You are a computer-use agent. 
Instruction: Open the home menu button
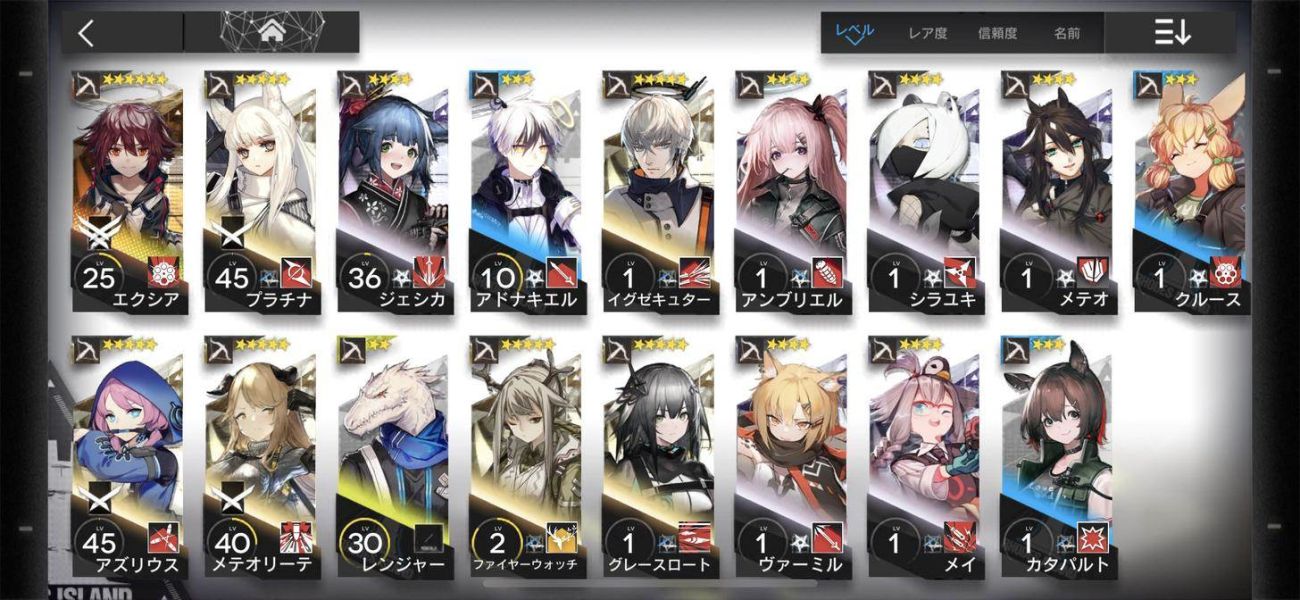(x=271, y=32)
